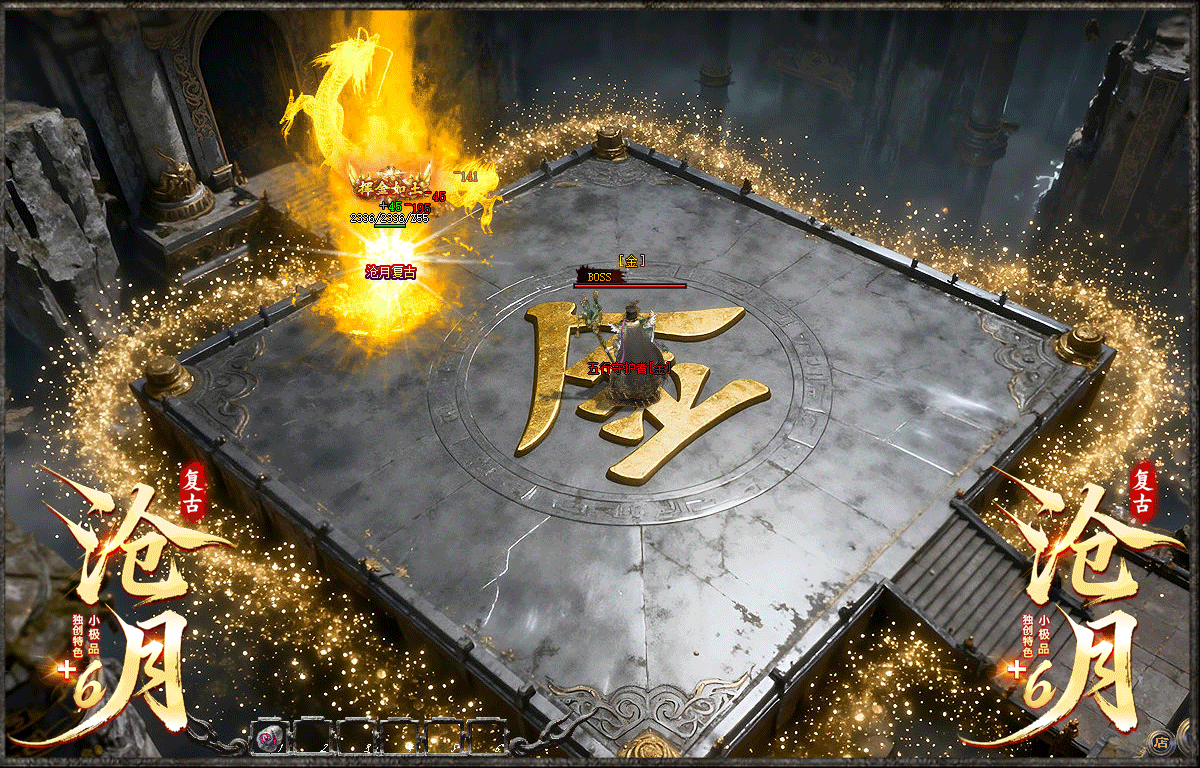
Task: Open the round 店 shop button
Action: pos(1161,741)
